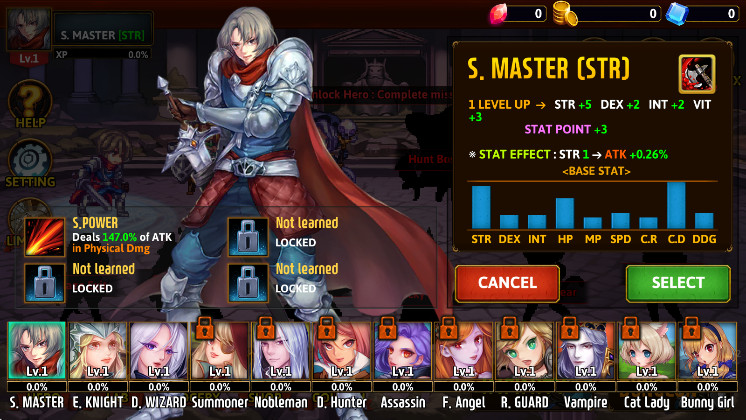Click the locked Summoner hero portrait
Screen dimensions: 746x420
[219, 352]
